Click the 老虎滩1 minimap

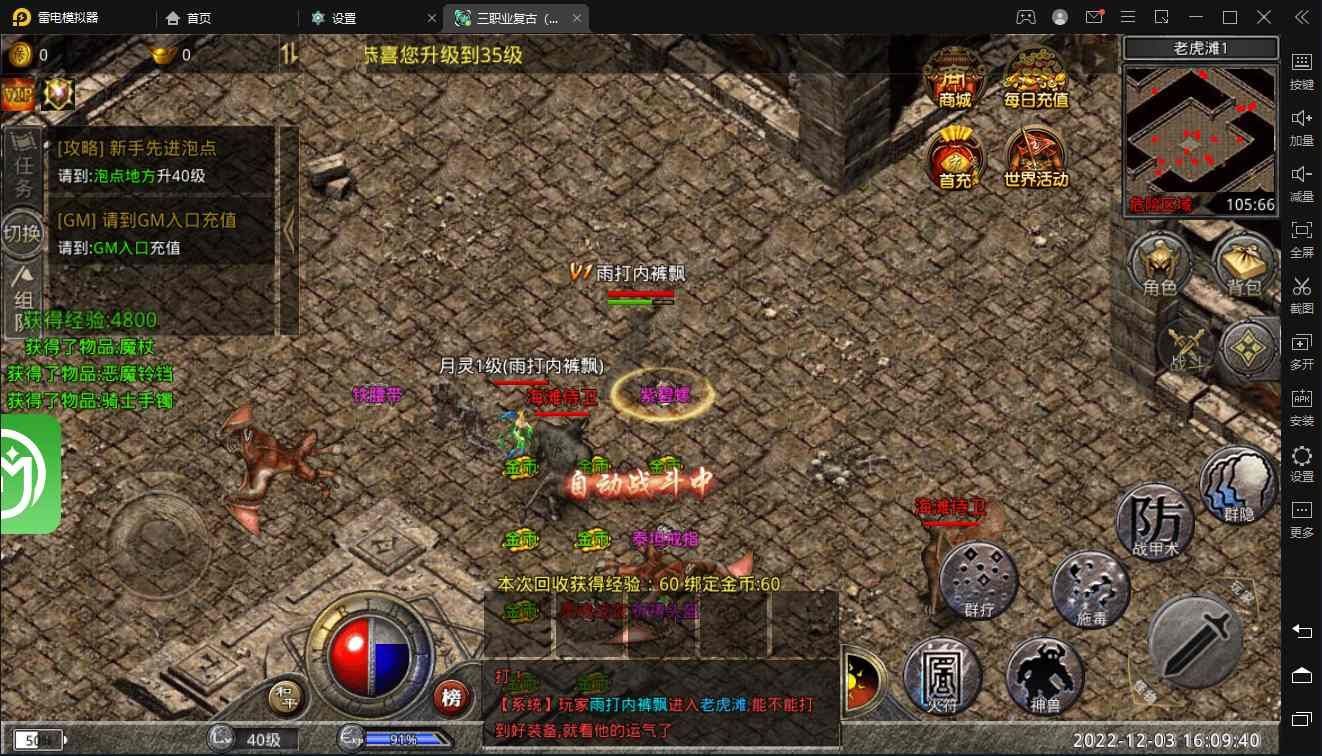pos(1201,136)
